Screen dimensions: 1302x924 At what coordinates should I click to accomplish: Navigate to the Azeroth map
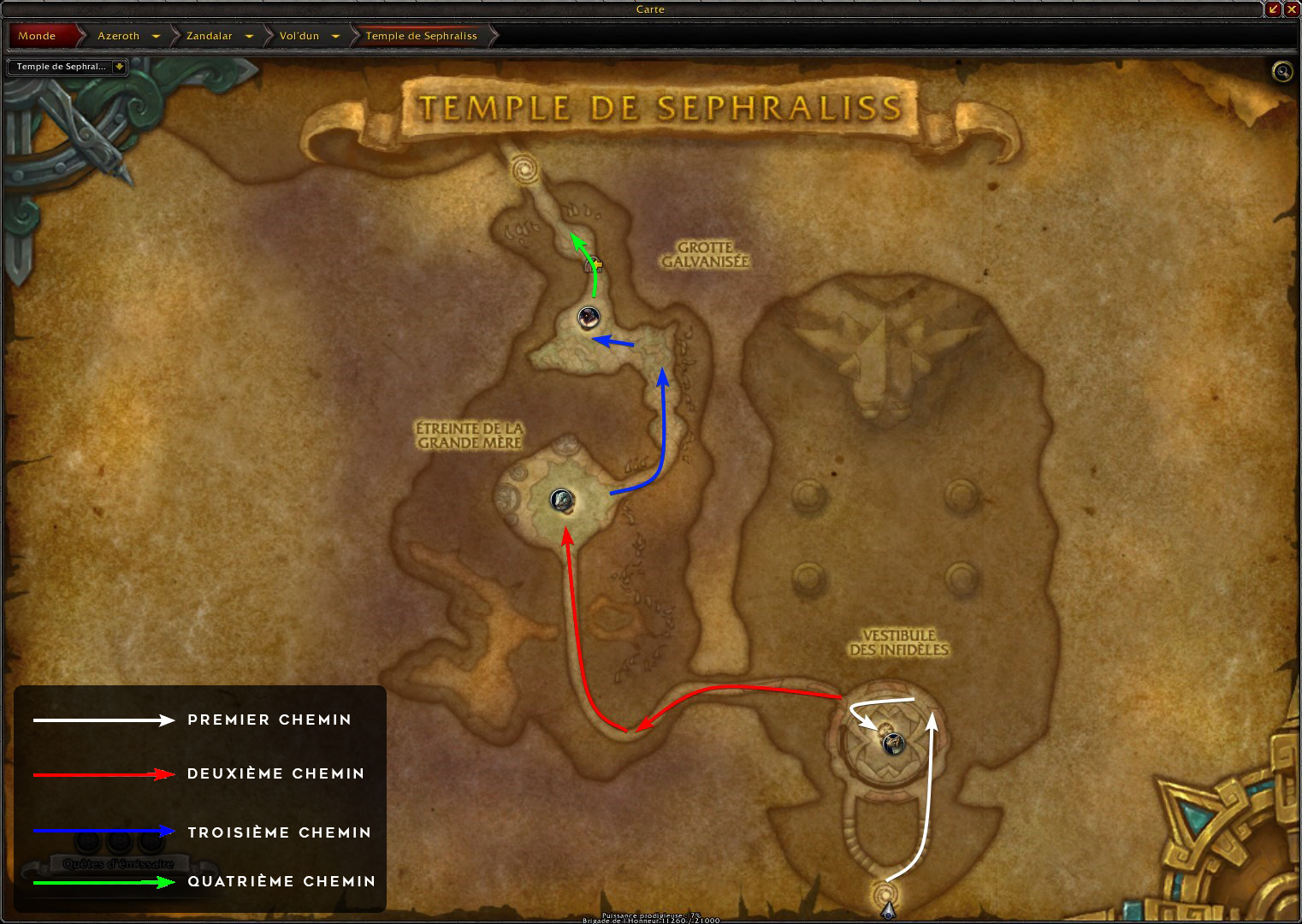pos(118,36)
